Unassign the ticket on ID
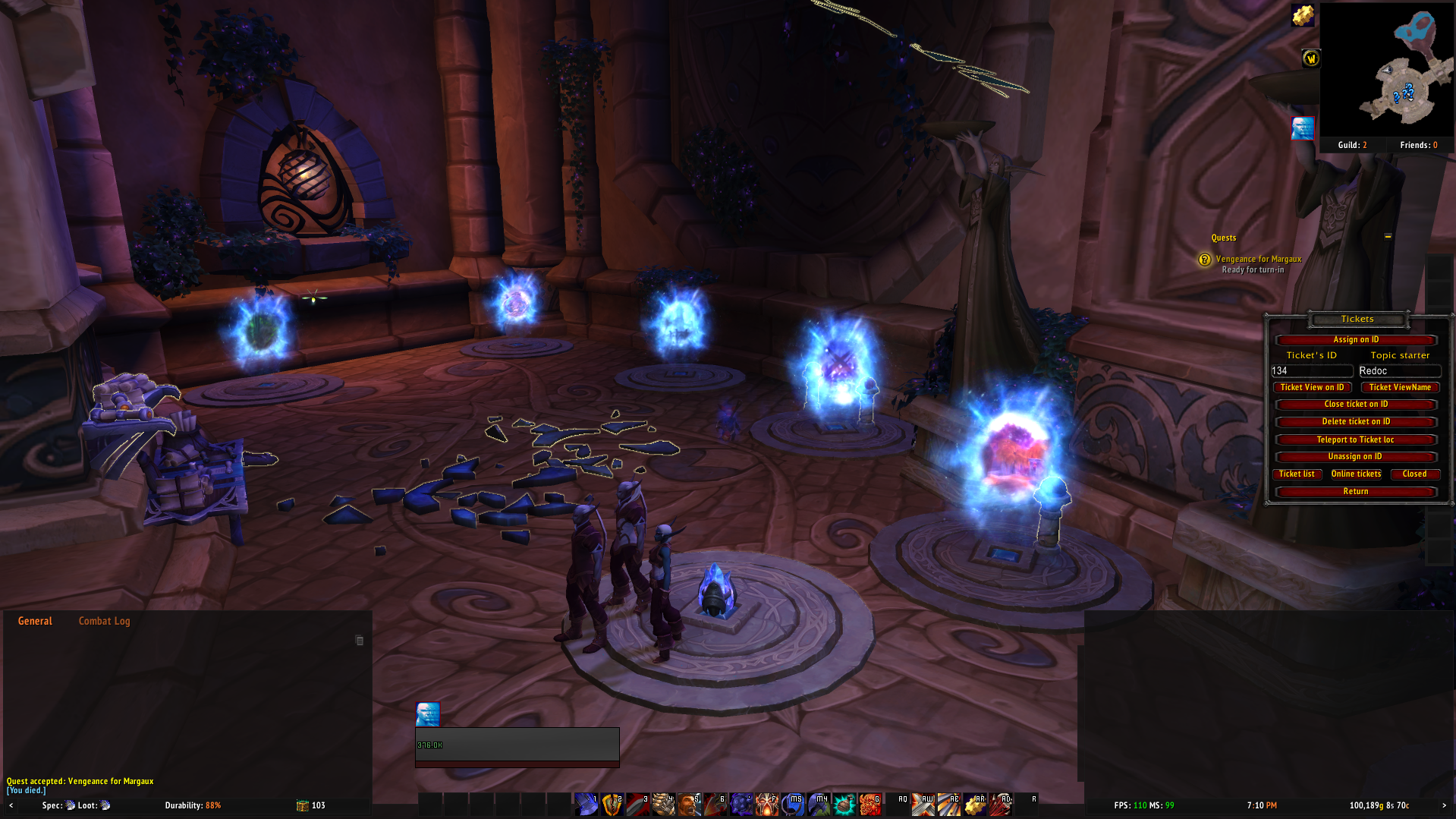 1356,457
